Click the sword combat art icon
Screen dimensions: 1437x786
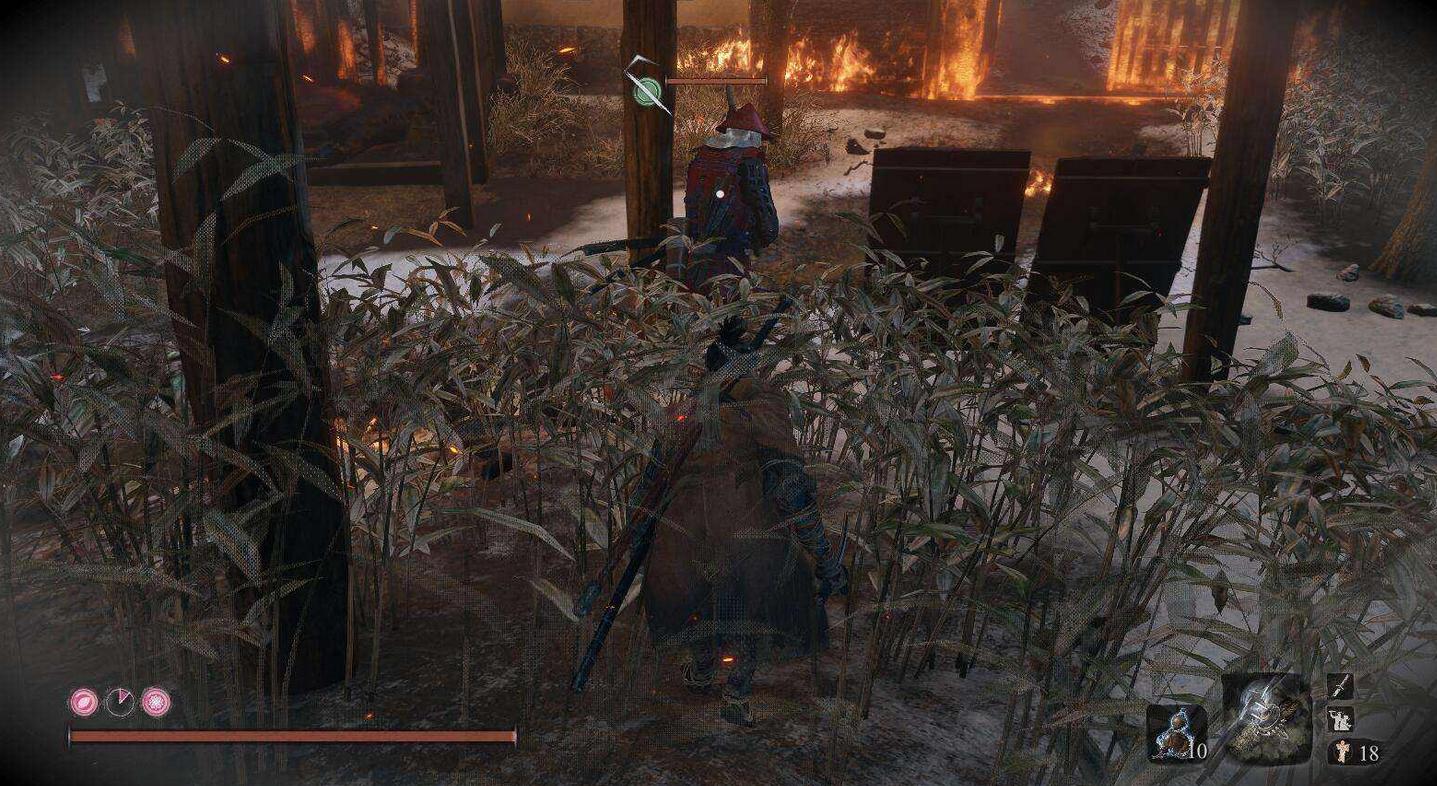1340,686
